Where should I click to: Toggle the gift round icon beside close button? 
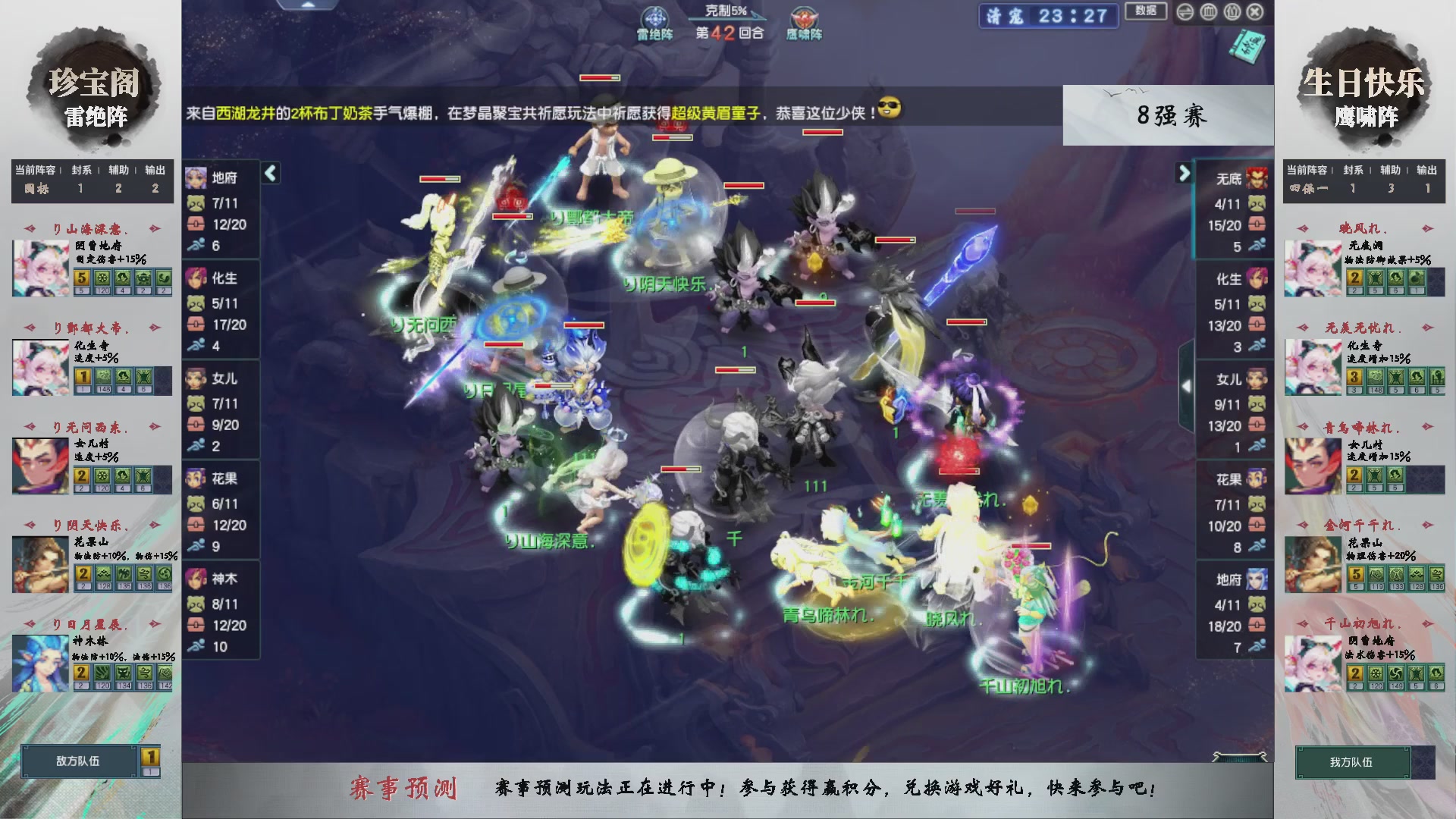tap(1232, 11)
